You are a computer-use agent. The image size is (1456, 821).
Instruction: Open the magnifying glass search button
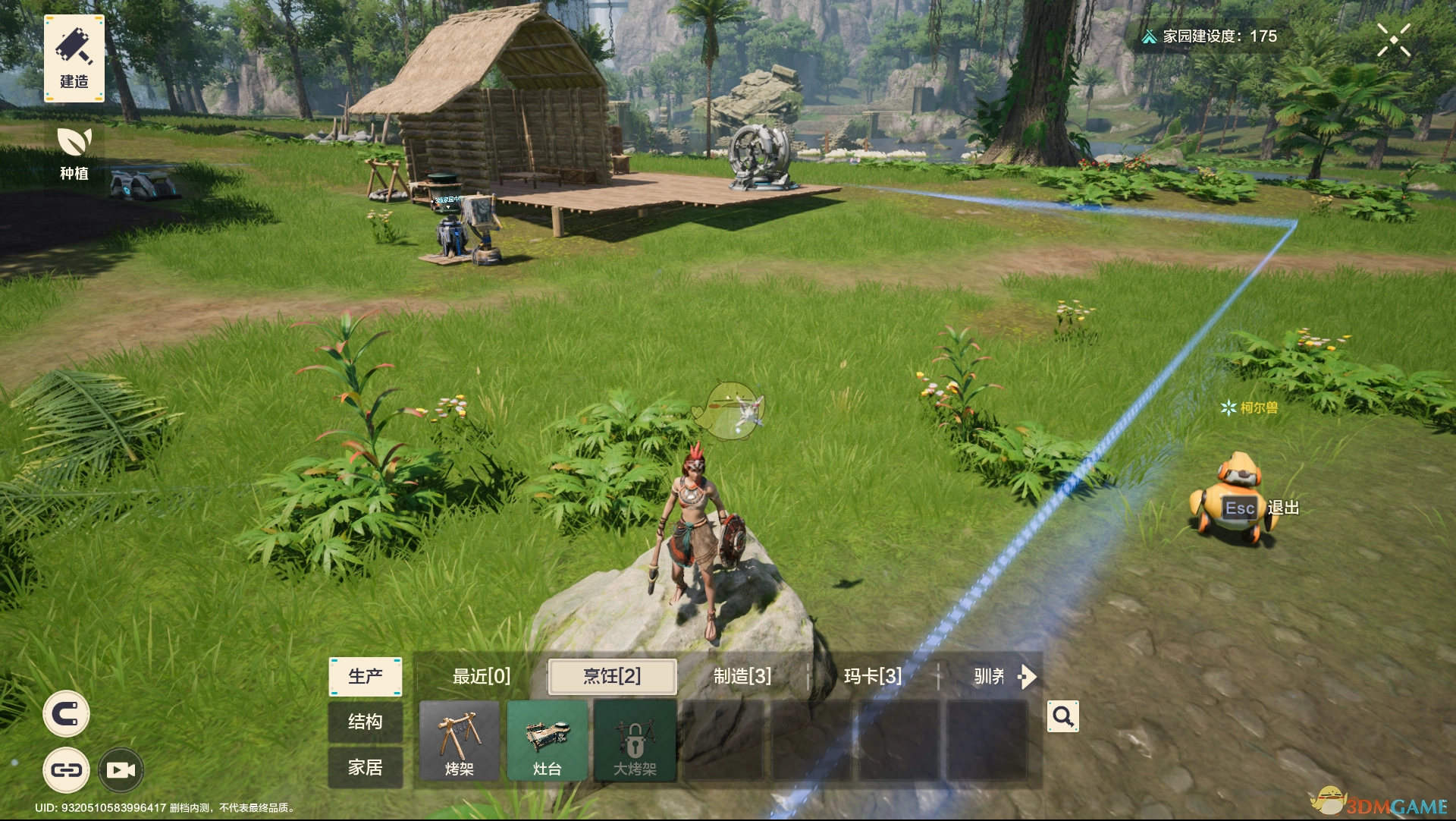point(1062,716)
